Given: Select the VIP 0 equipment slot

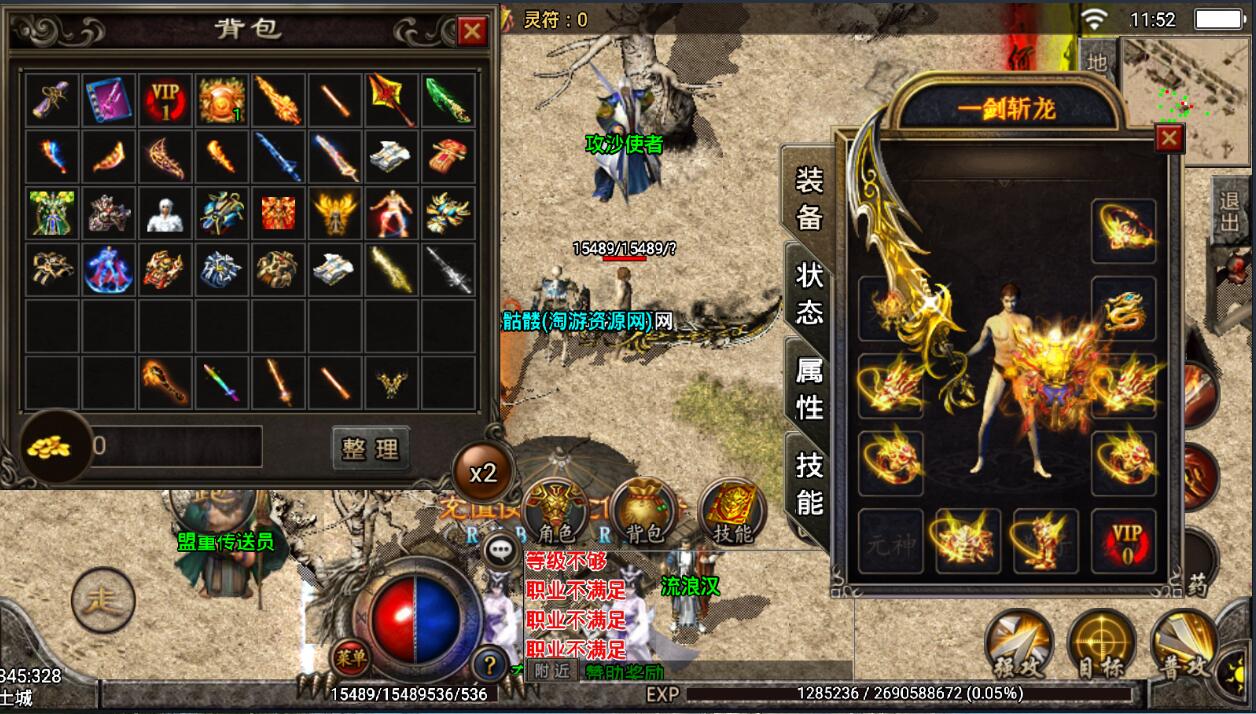Looking at the screenshot, I should 1124,542.
